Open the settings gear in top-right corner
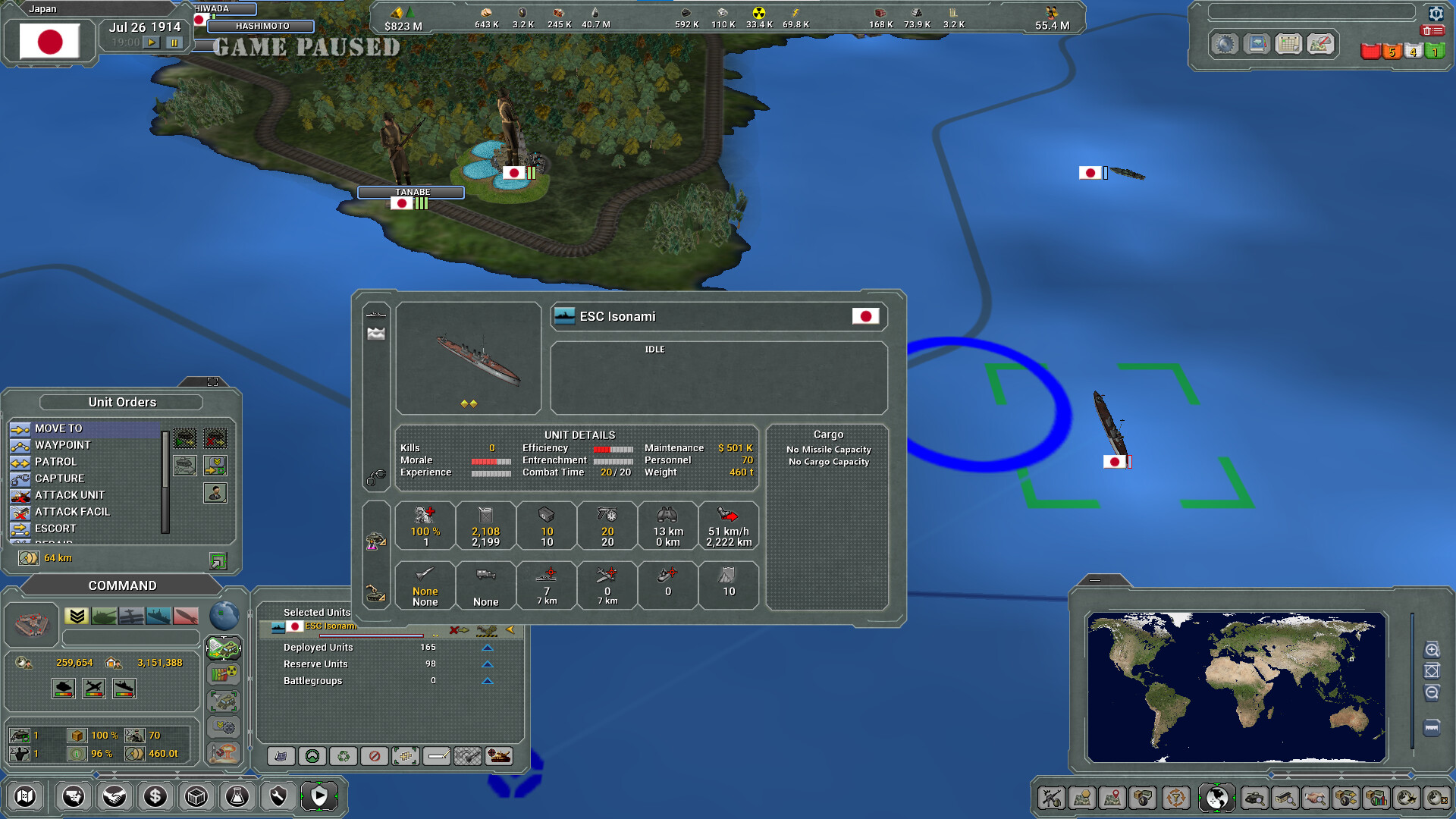Image resolution: width=1456 pixels, height=819 pixels. [1436, 14]
